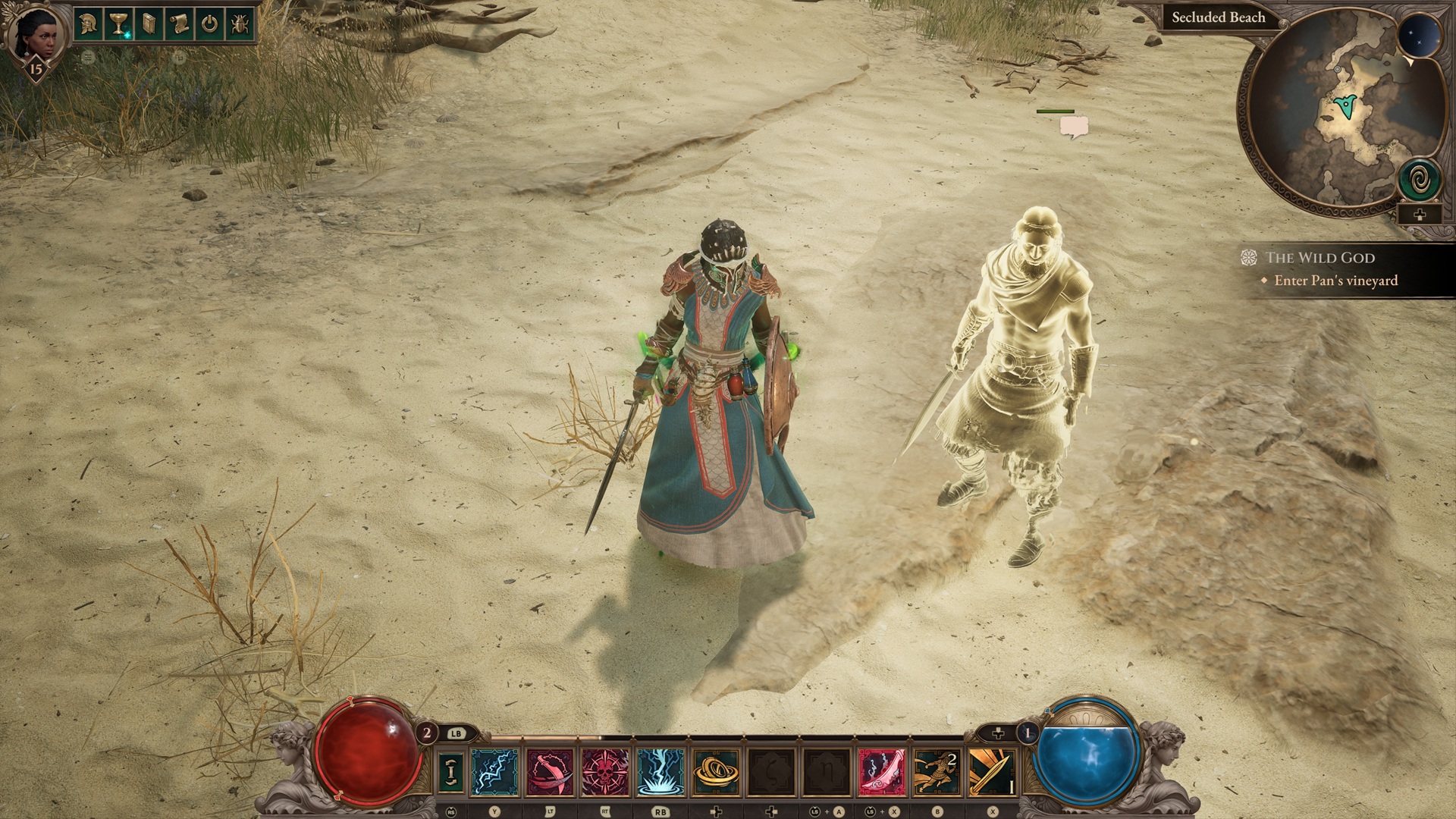Open the scarab bug report icon

point(240,24)
